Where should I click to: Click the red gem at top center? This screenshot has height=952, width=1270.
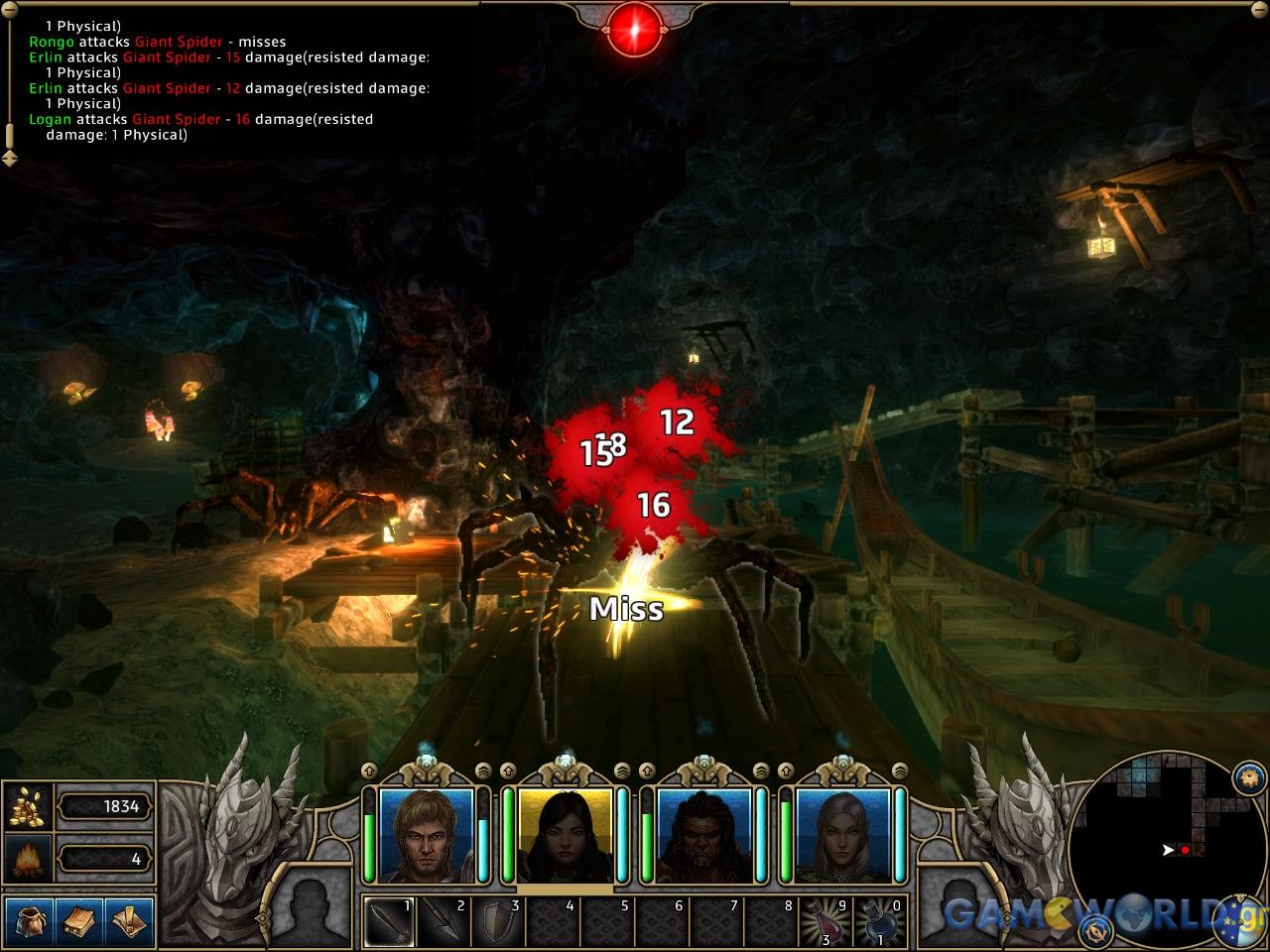pos(635,28)
